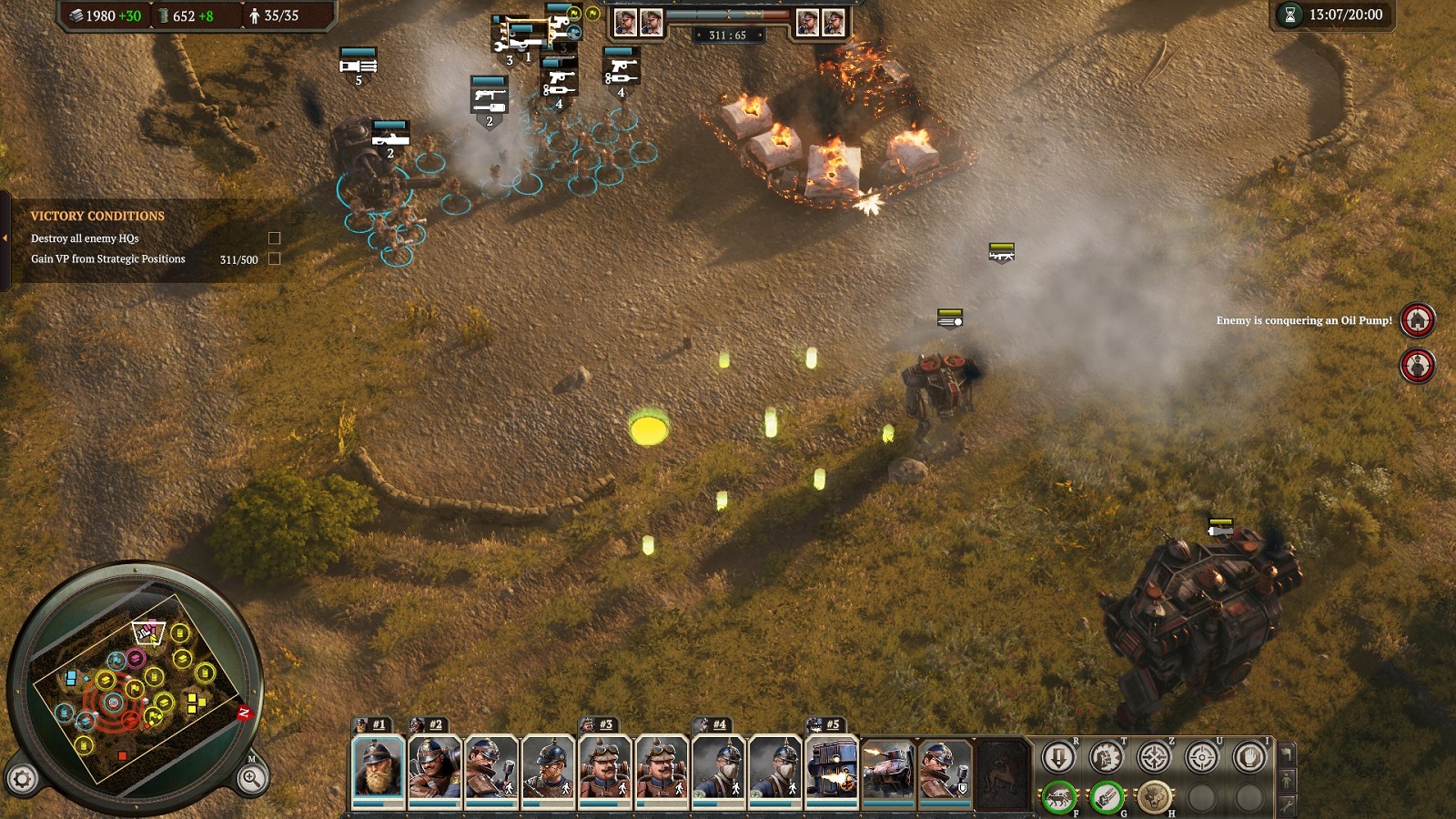Select the blue armored mech unit portrait
Viewport: 1456px width, 819px height.
point(832,769)
